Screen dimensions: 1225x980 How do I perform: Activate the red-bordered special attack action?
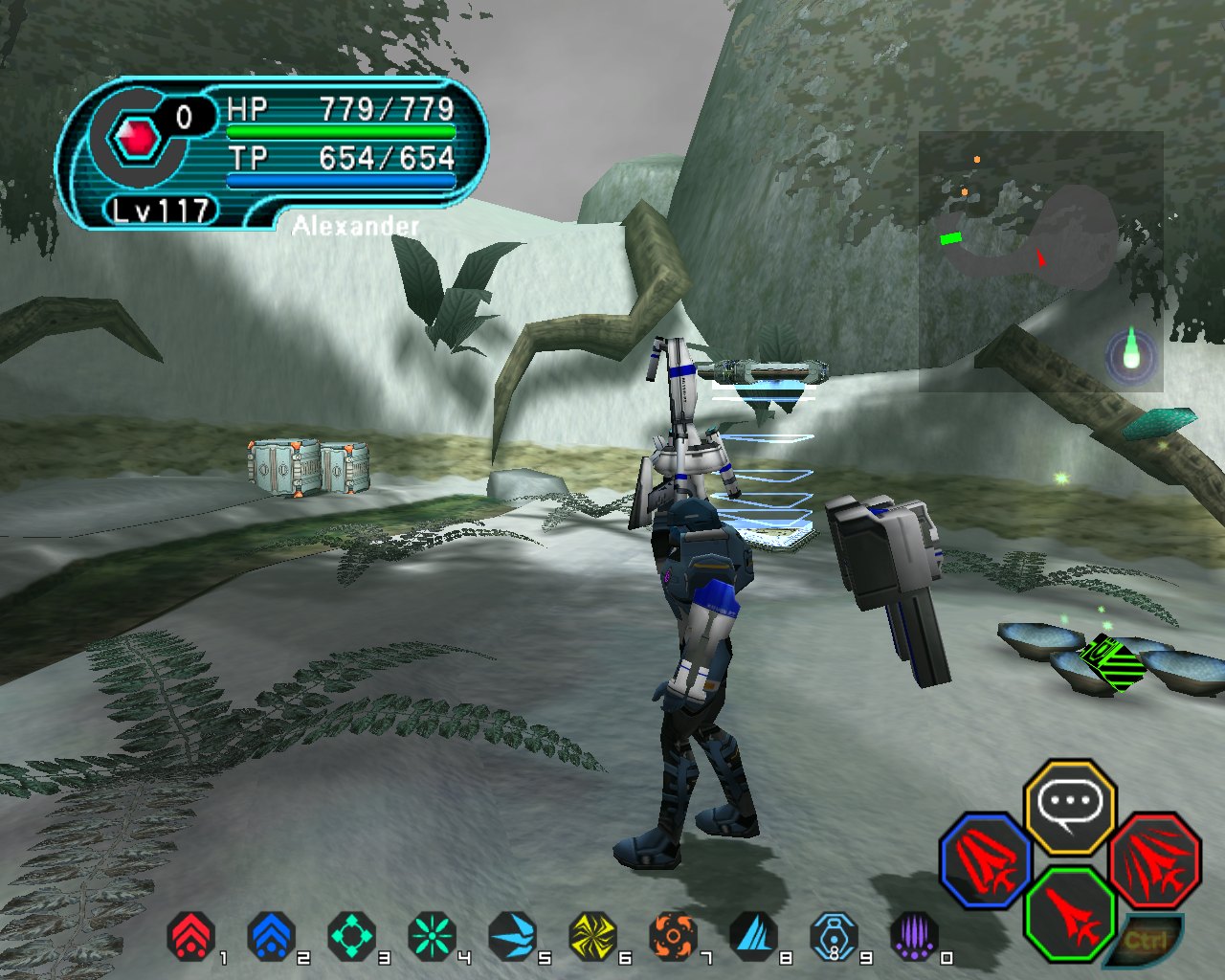tap(1155, 859)
